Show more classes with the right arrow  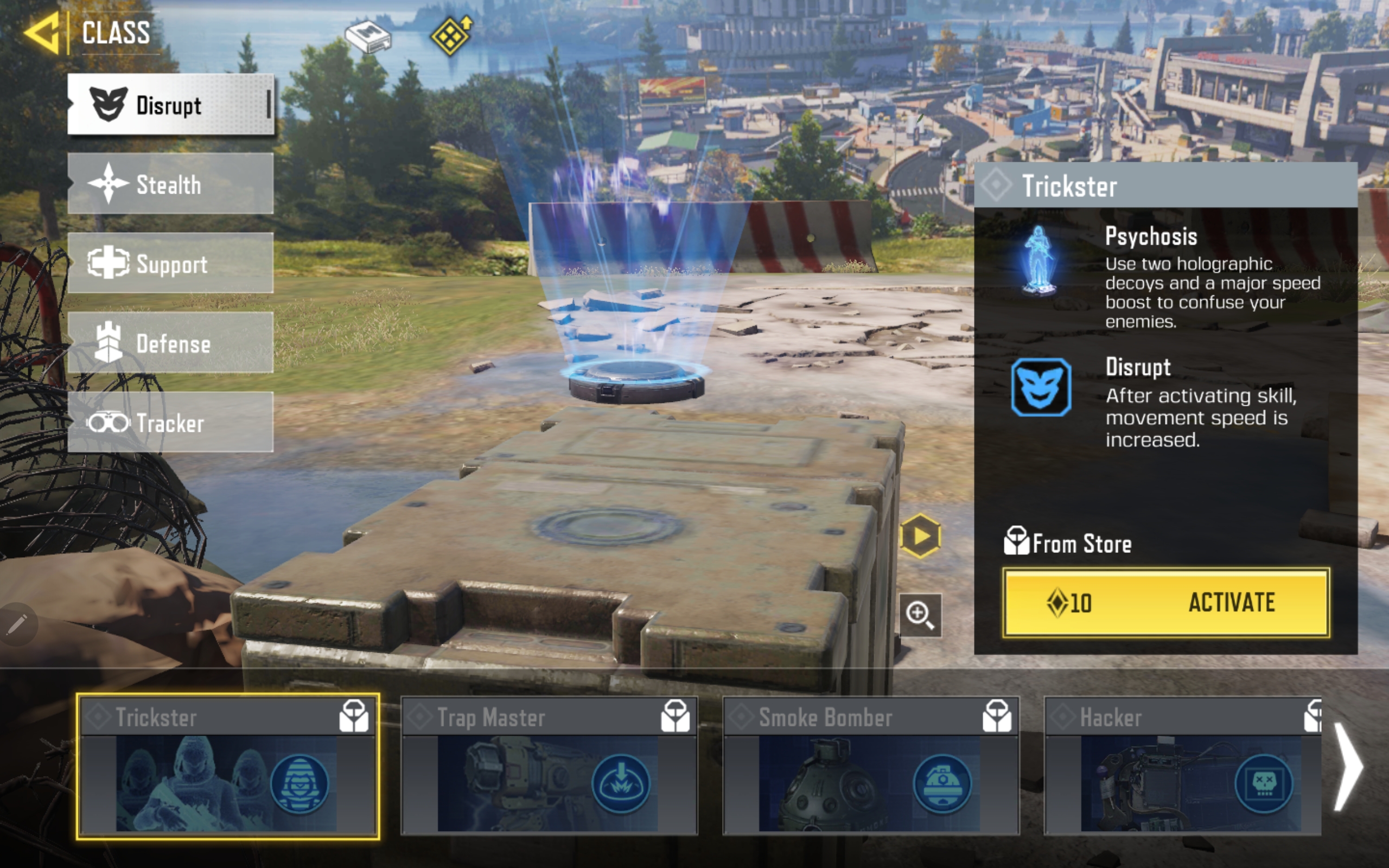[x=1349, y=767]
